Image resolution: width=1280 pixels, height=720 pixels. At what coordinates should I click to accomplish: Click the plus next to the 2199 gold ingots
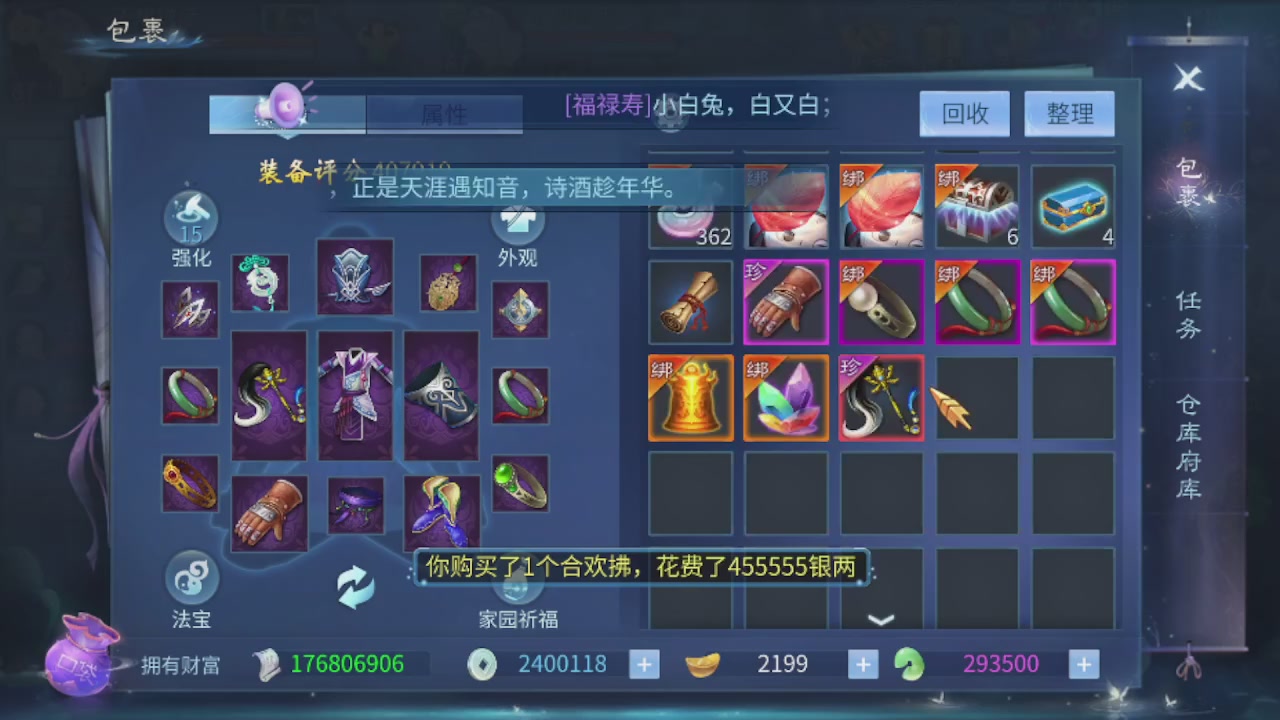pyautogui.click(x=862, y=663)
